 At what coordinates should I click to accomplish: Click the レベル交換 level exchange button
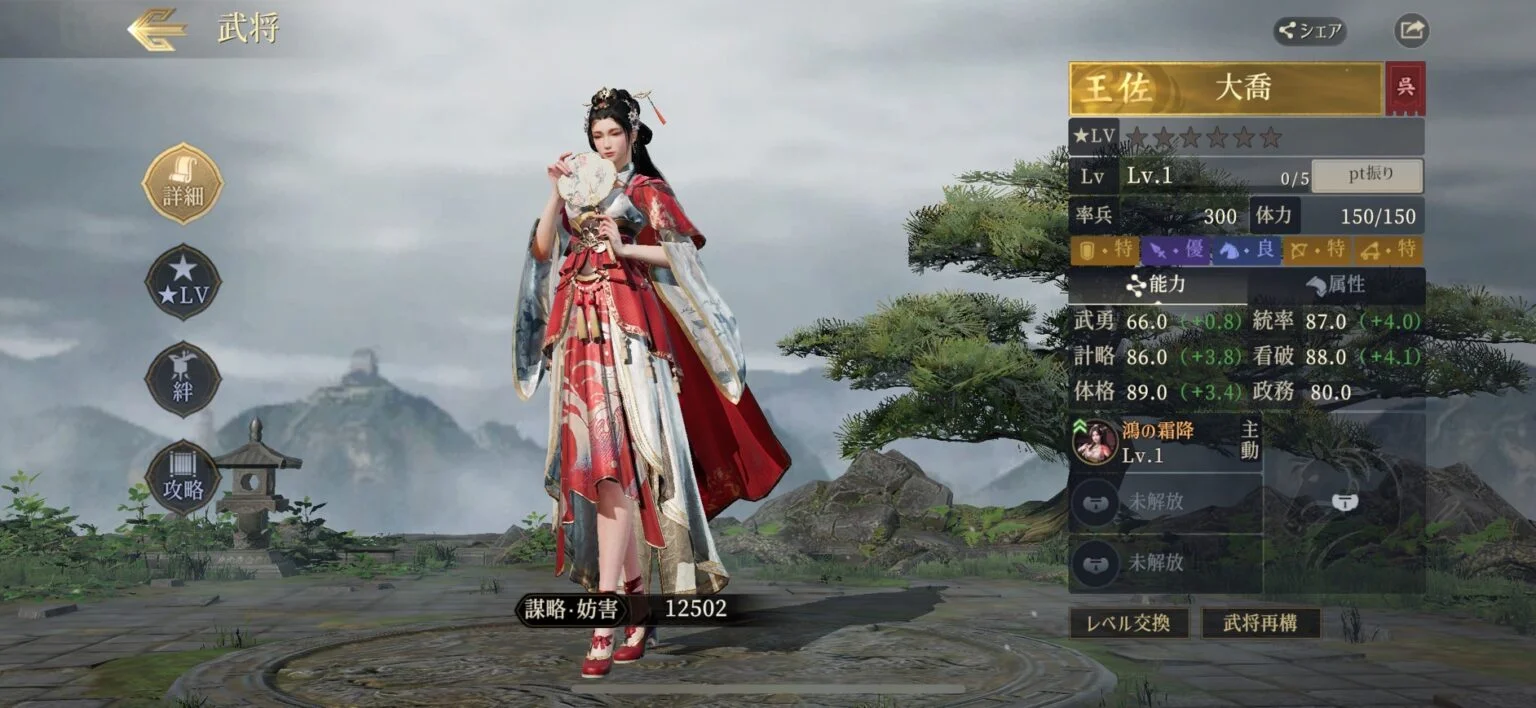(x=1129, y=623)
